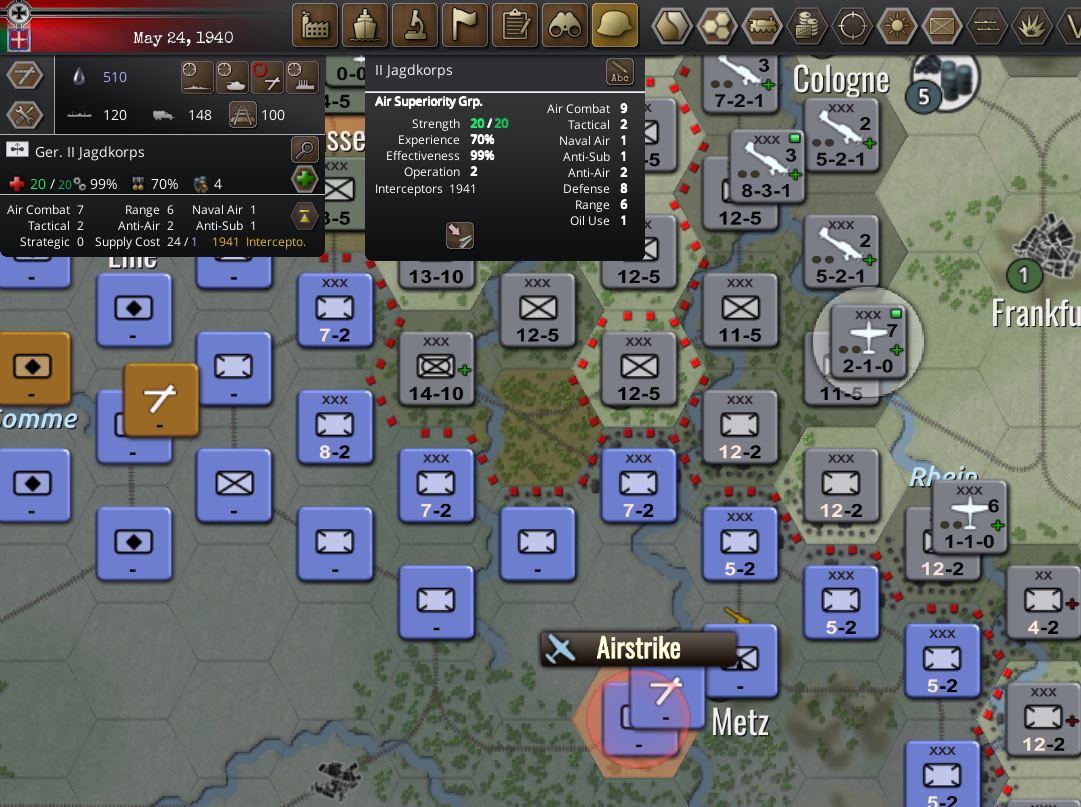Open the research microscope panel
Image resolution: width=1081 pixels, height=807 pixels.
415,25
